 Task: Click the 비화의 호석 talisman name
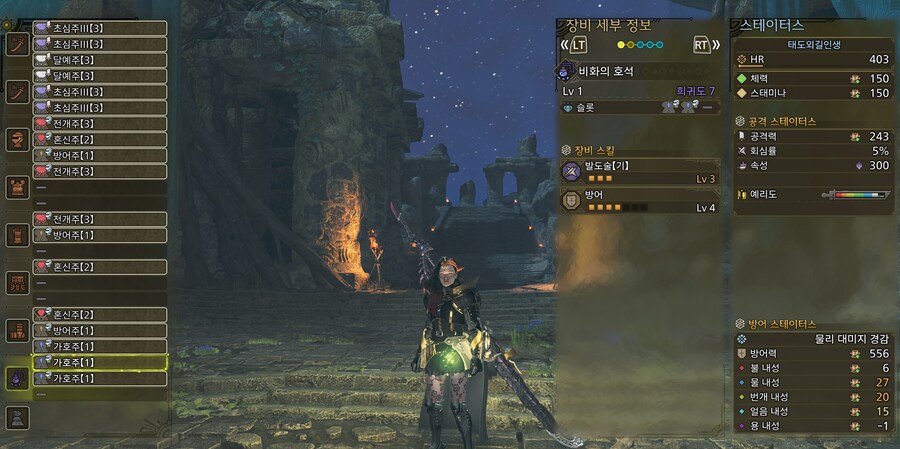606,72
